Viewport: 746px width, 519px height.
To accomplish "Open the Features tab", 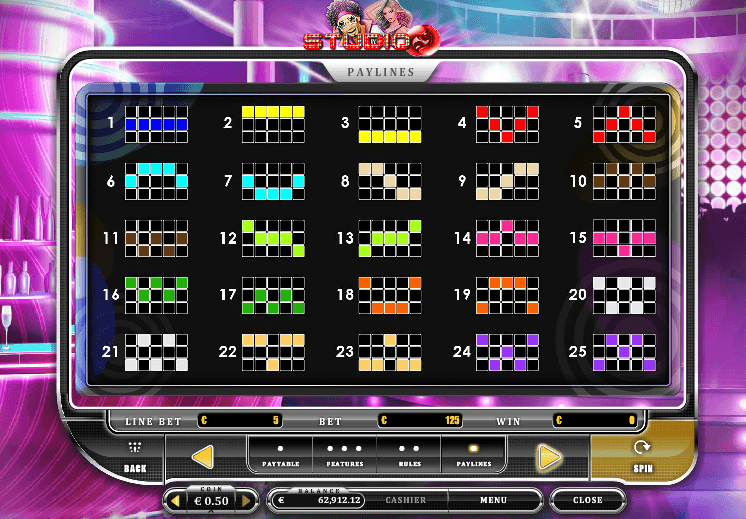I will coord(345,455).
